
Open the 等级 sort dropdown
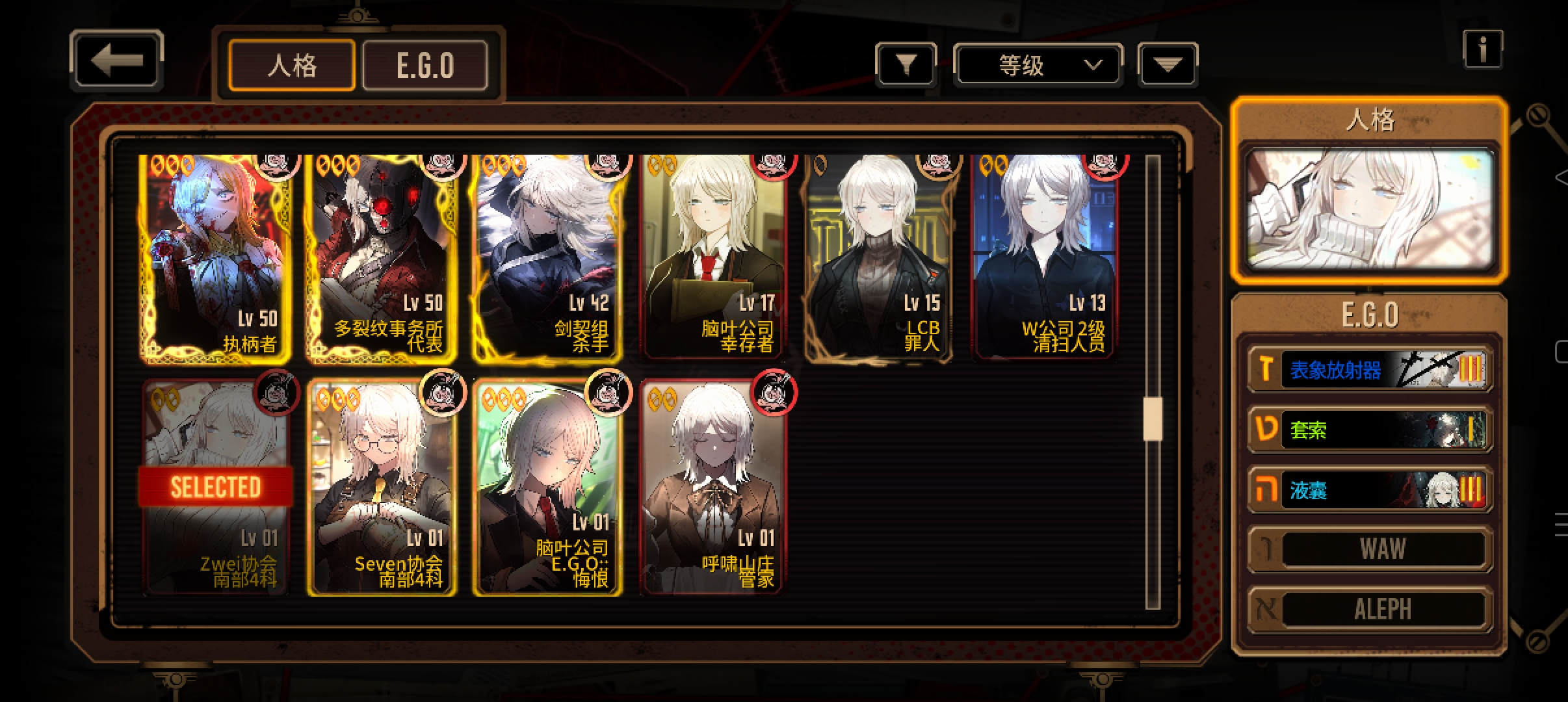(1038, 64)
